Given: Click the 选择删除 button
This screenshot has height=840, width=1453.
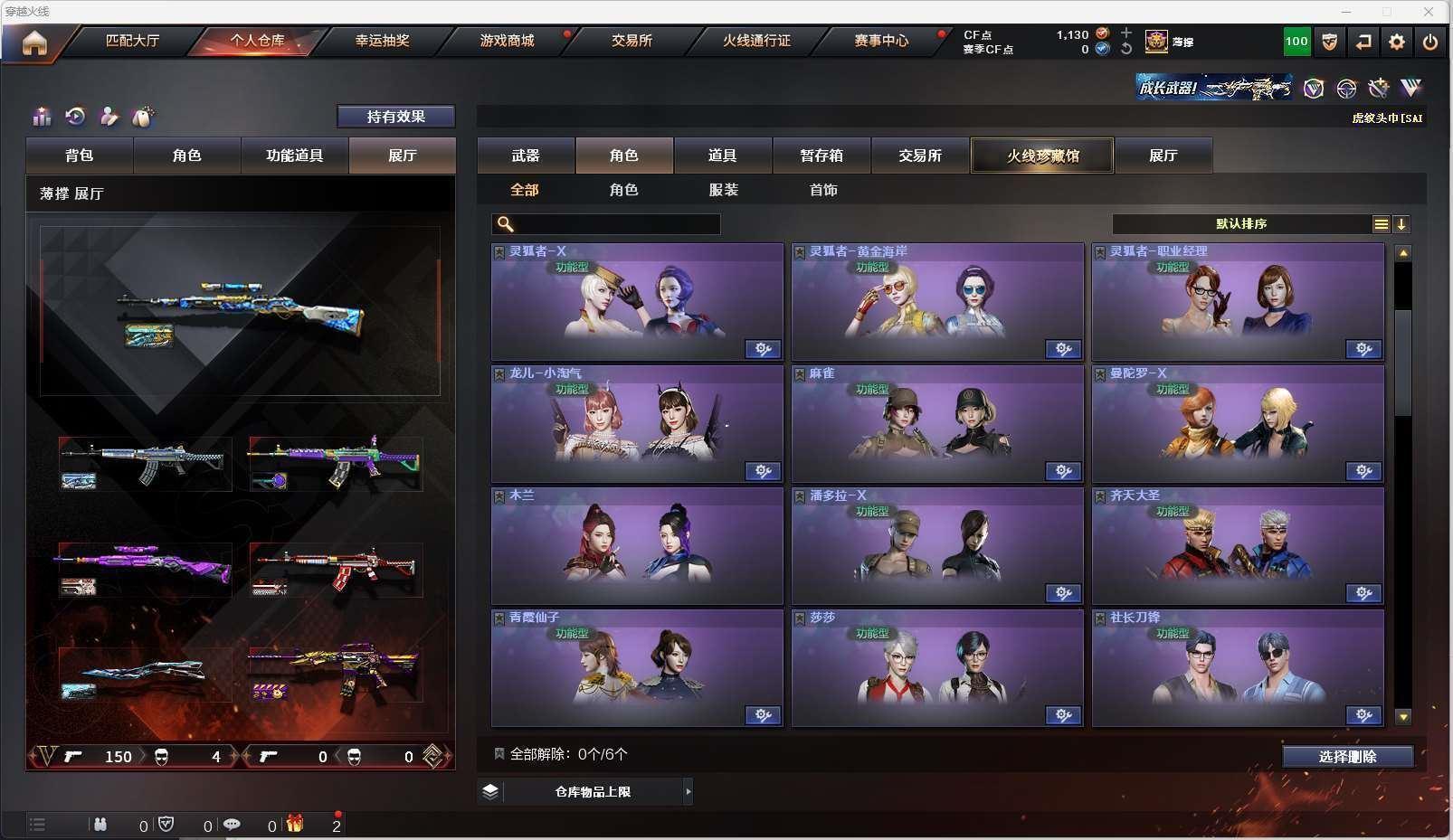Looking at the screenshot, I should pos(1347,757).
